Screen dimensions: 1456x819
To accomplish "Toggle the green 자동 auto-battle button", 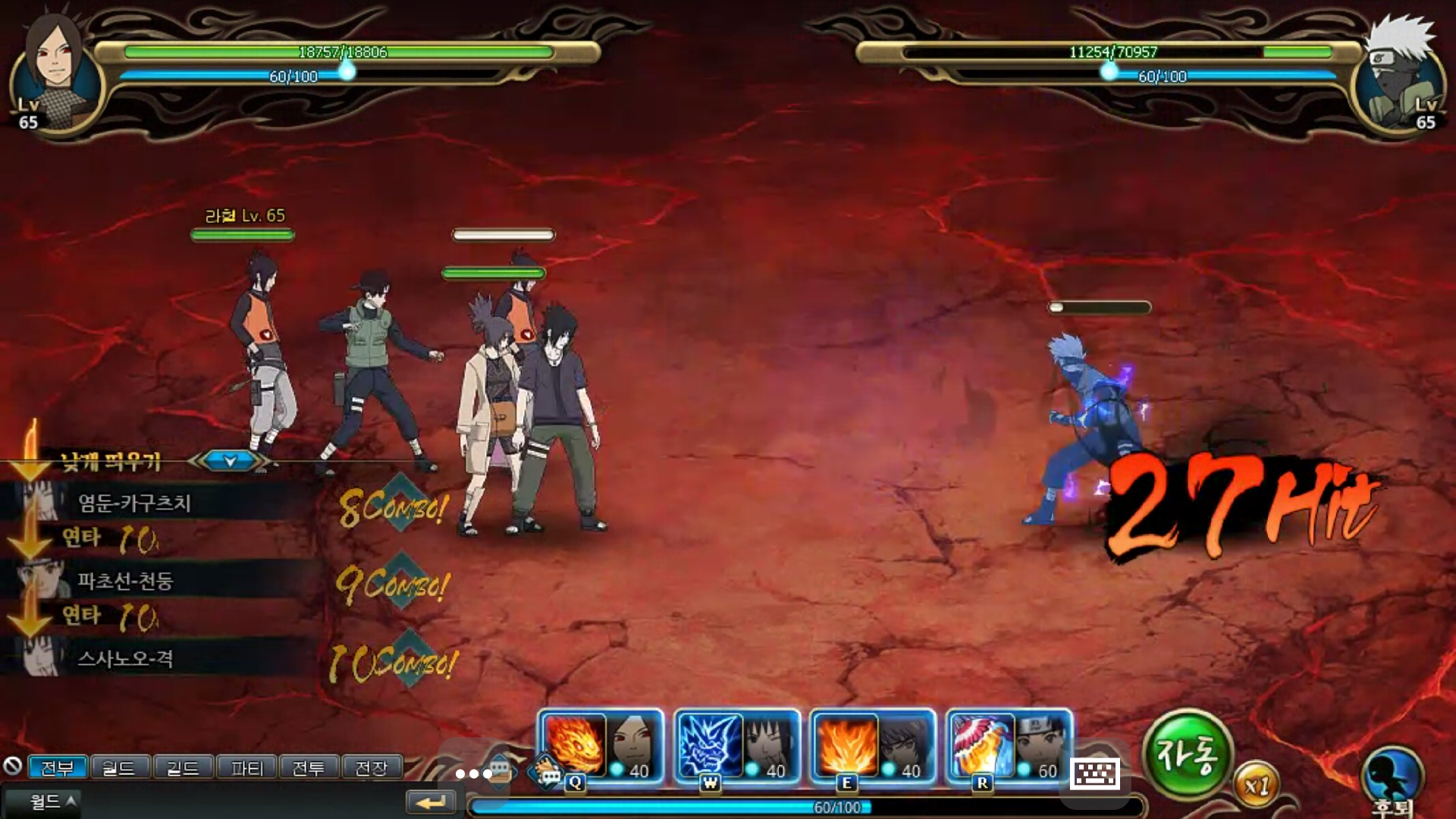I will [1187, 754].
